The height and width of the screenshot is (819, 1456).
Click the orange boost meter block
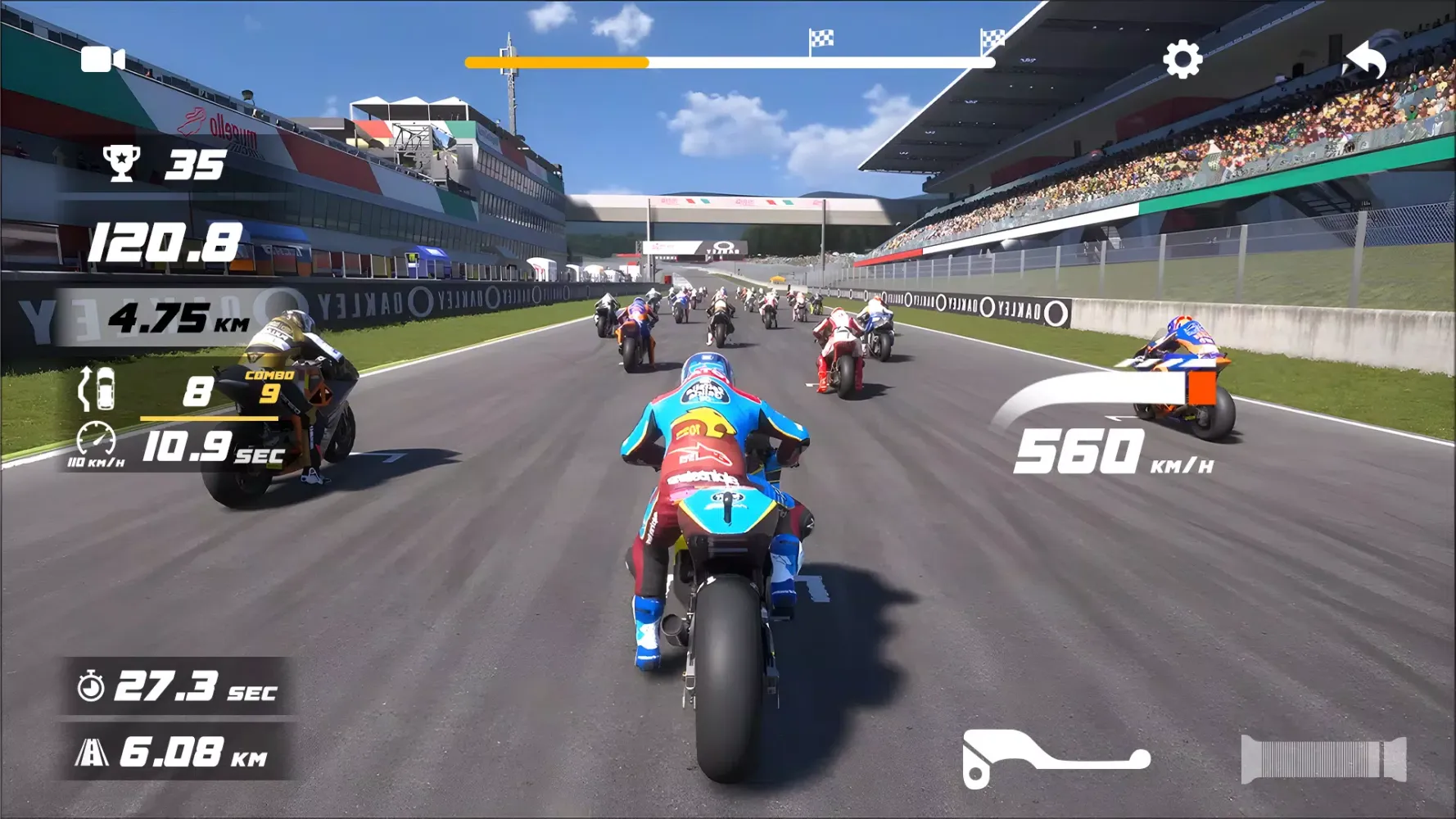1201,390
